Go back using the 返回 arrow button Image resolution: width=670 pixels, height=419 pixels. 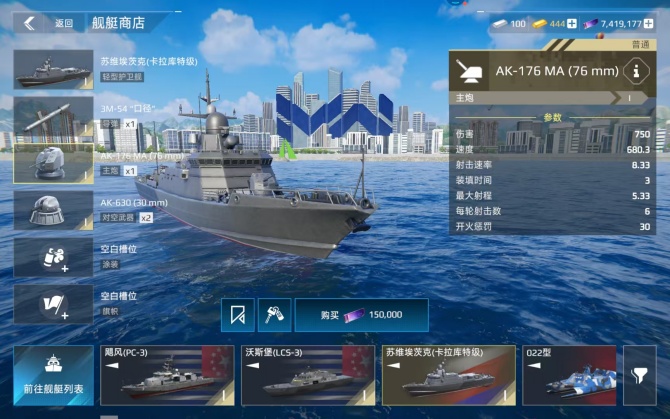(30, 23)
